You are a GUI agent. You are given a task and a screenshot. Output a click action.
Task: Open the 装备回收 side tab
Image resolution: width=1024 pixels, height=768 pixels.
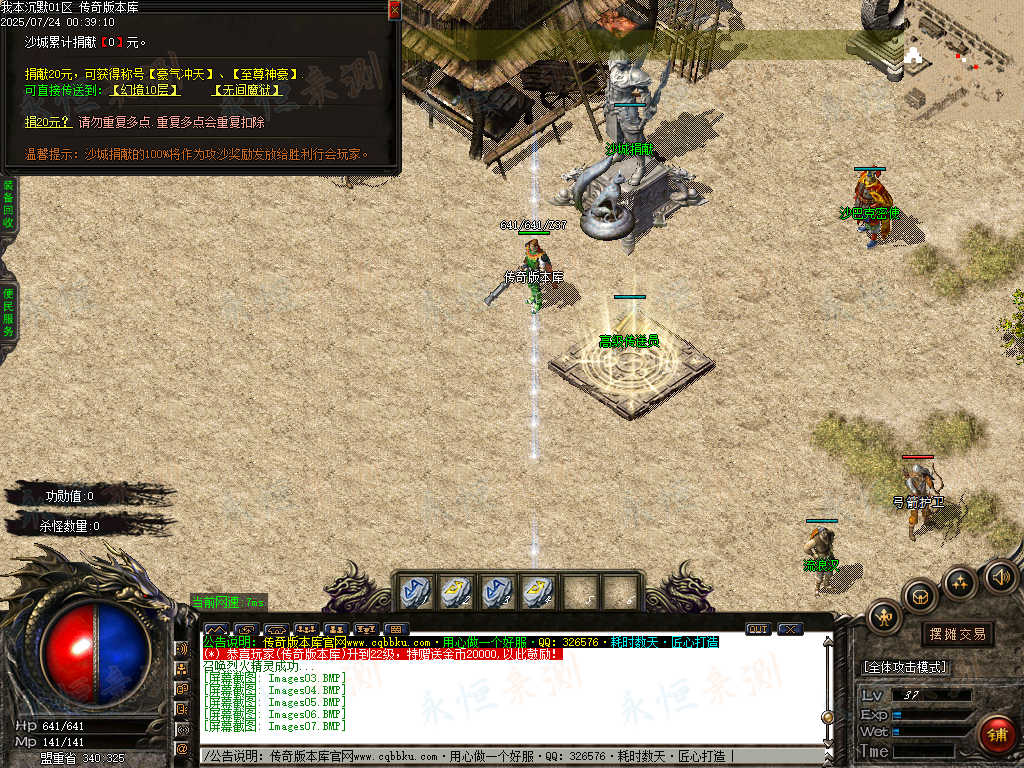coord(8,205)
